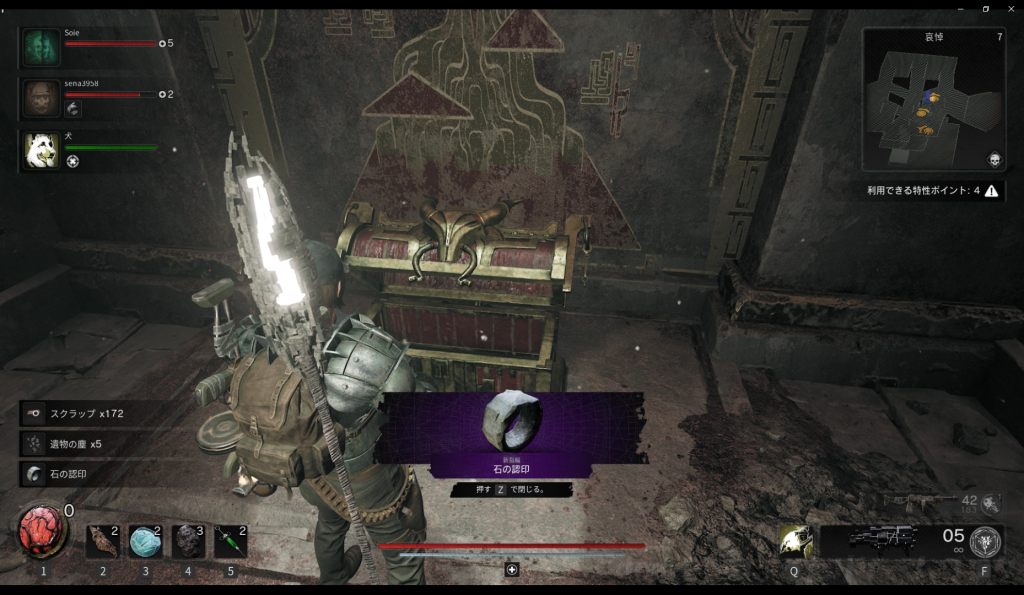Use the light-blue orb consumable slot
The height and width of the screenshot is (595, 1024).
point(145,541)
